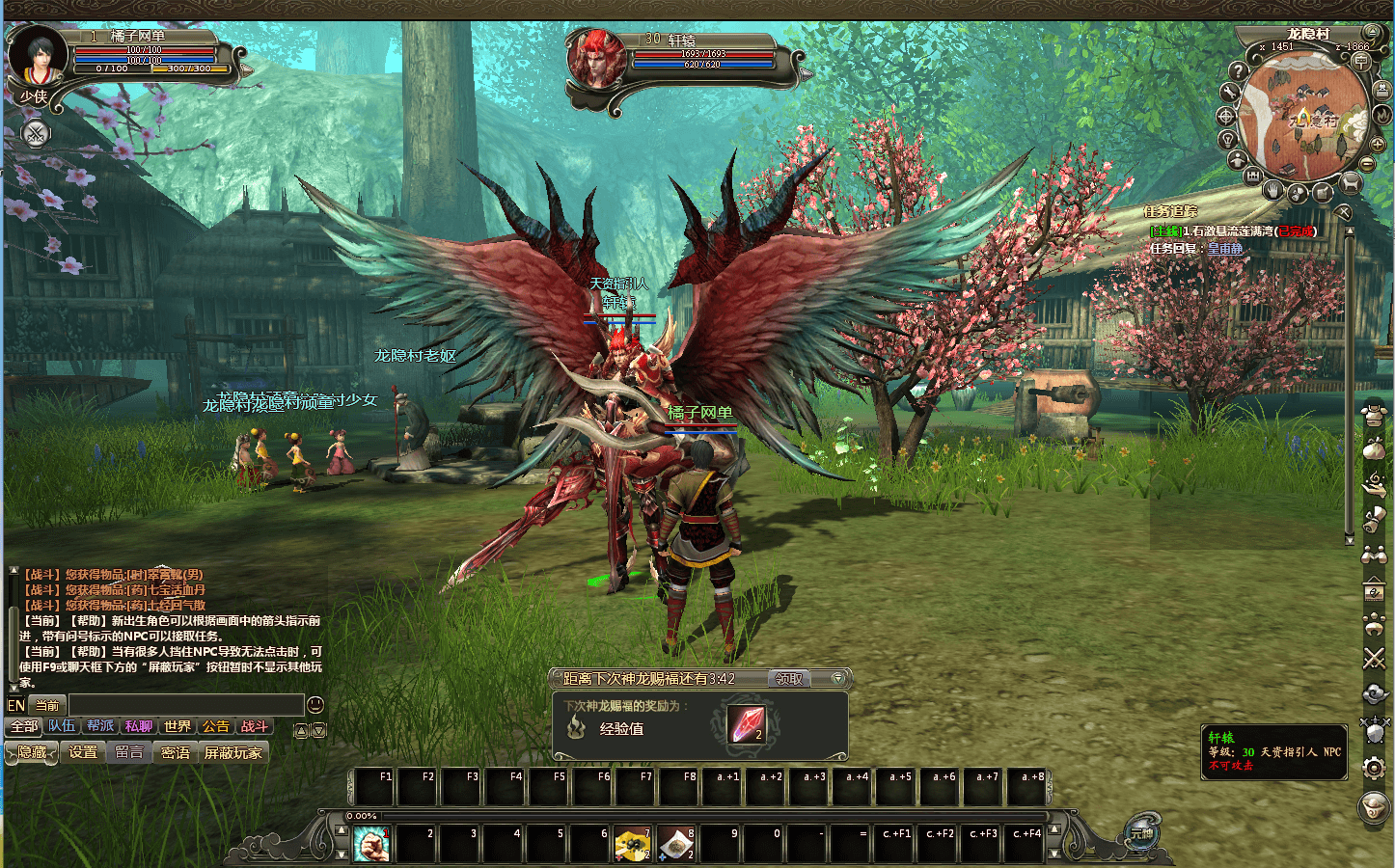Open chat 设置 settings

(x=83, y=752)
